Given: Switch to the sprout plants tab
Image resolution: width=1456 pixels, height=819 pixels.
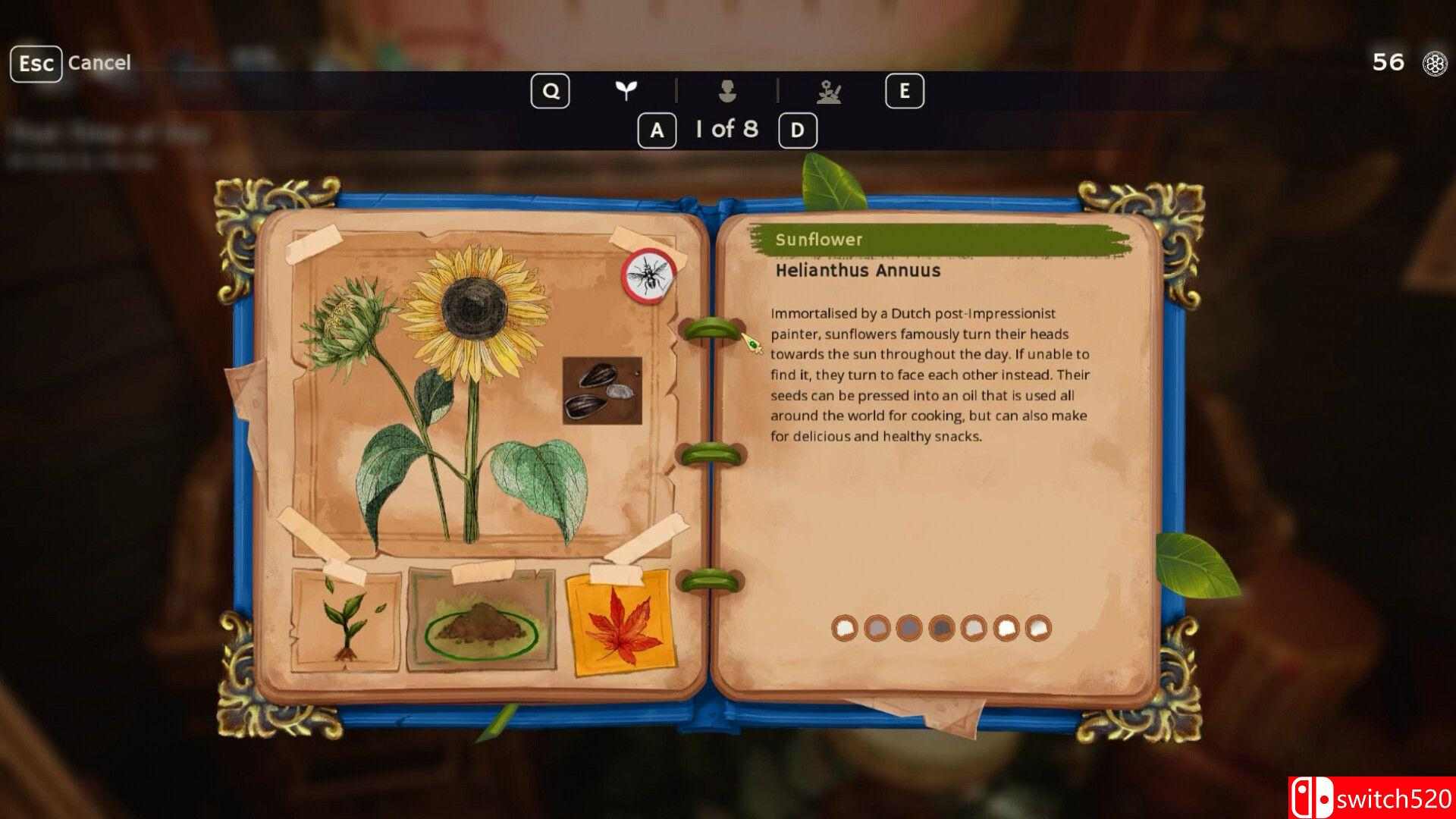Looking at the screenshot, I should (x=626, y=91).
